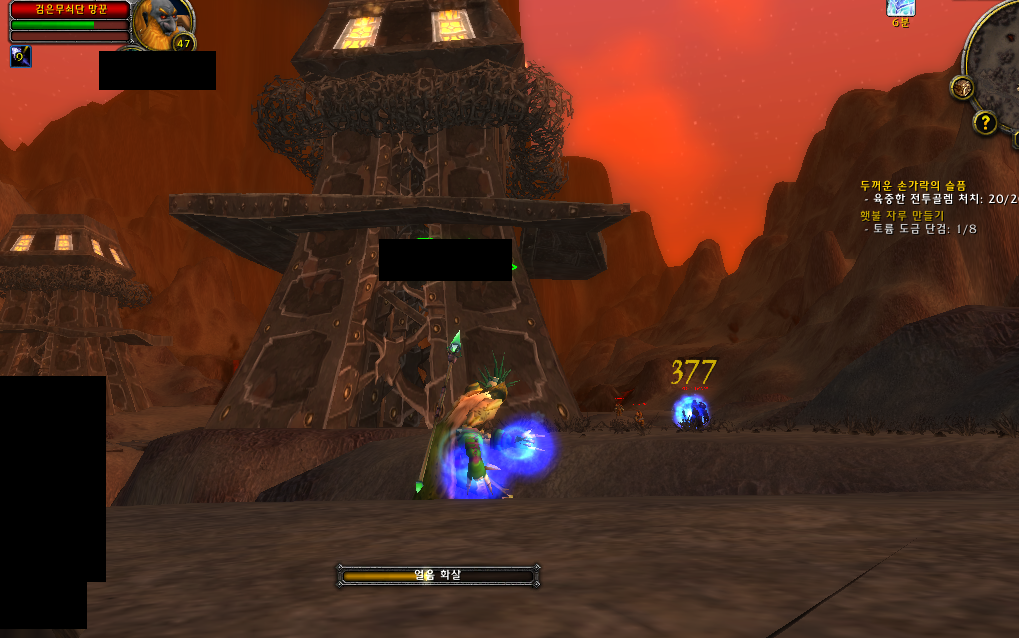Click the target portrait of 검은무쇠단 망꾼
This screenshot has height=638, width=1019.
pos(162,19)
